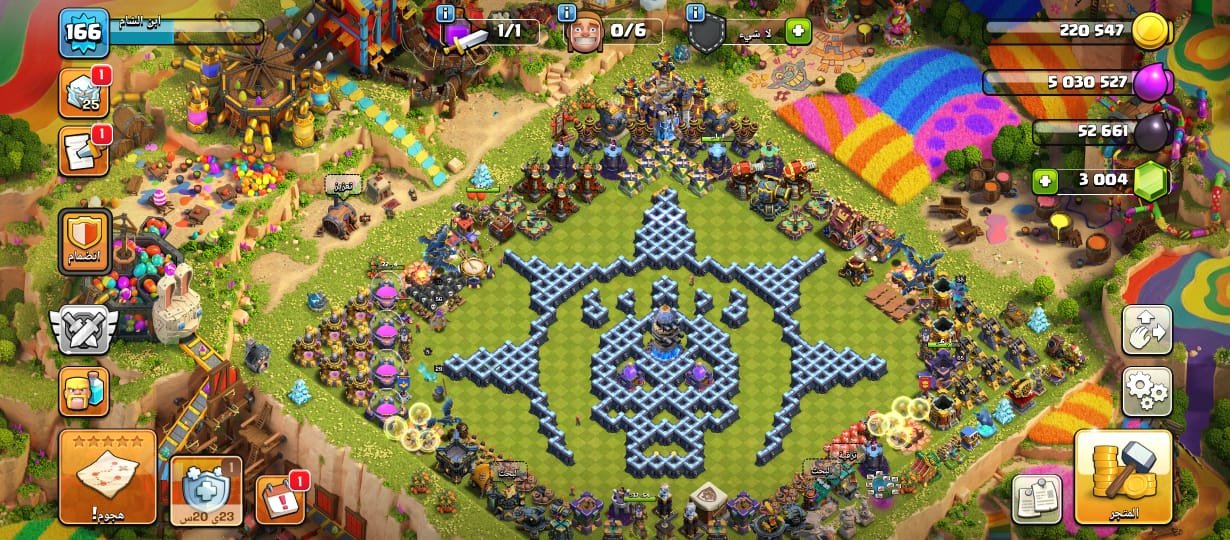Open the player profile level 166 badge

point(83,33)
